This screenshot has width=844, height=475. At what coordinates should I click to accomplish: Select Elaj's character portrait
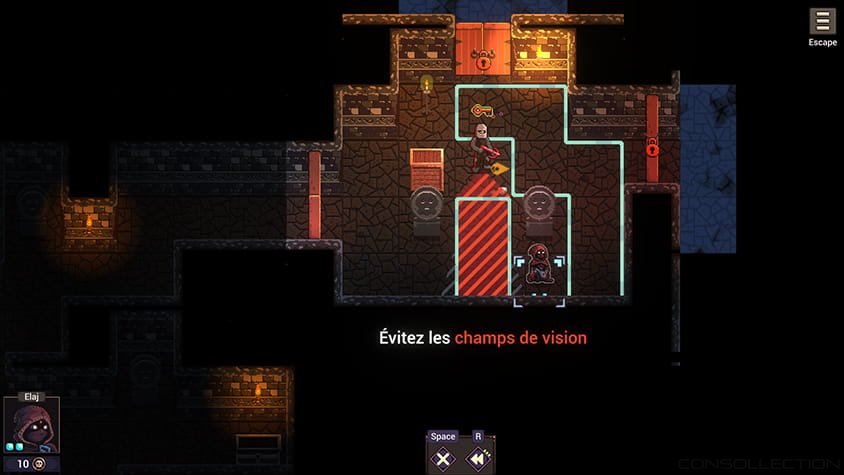click(x=31, y=425)
